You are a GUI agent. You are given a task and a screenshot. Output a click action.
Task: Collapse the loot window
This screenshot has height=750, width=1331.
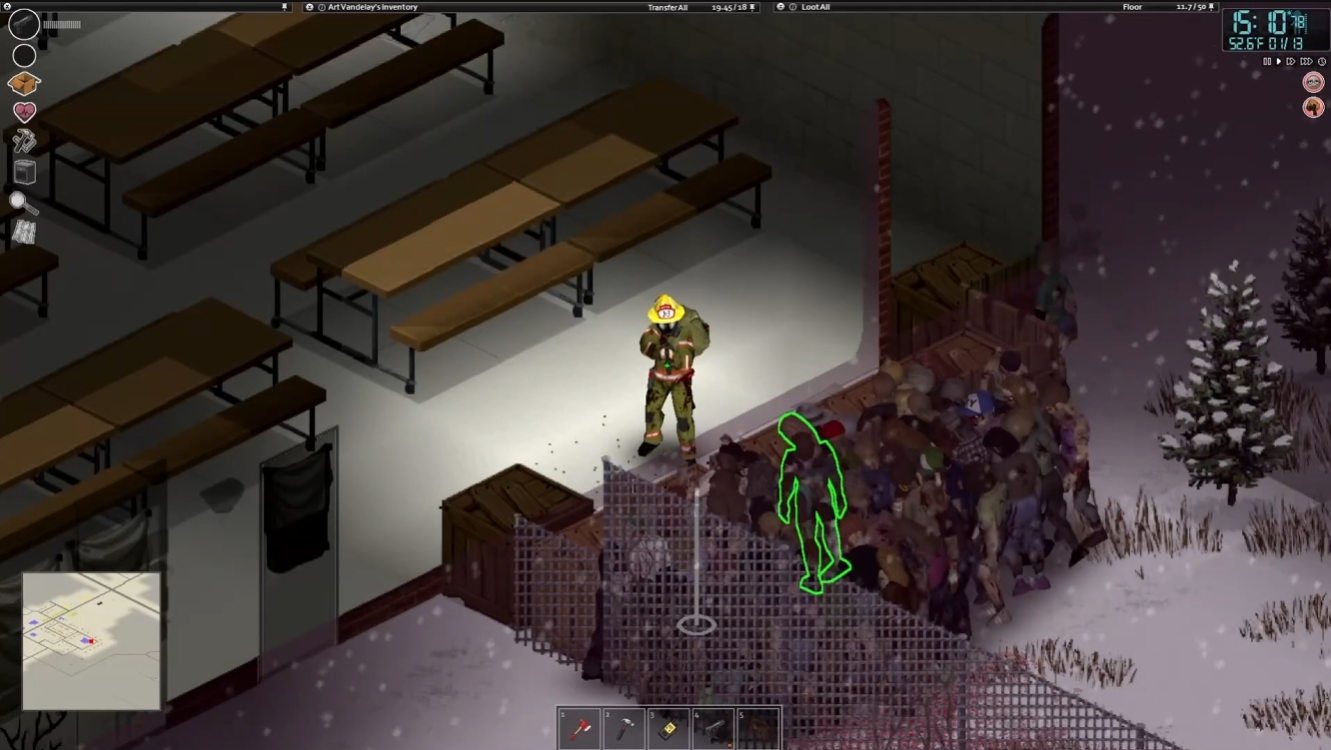point(781,7)
